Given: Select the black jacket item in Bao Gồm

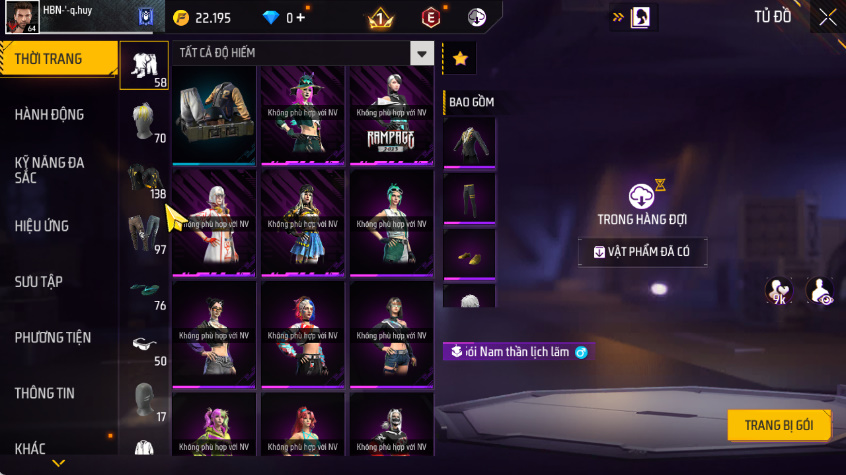Looking at the screenshot, I should [x=469, y=142].
